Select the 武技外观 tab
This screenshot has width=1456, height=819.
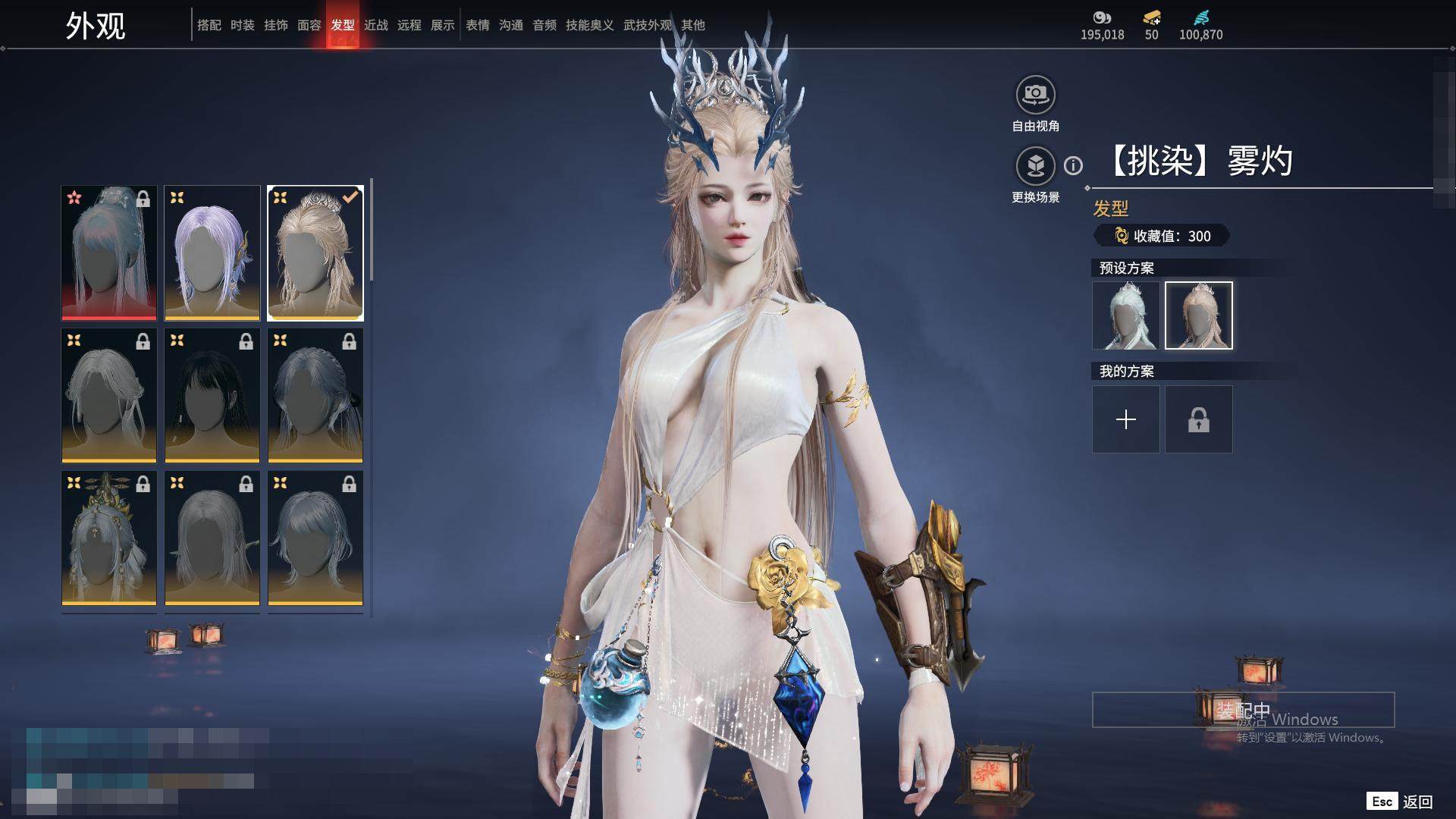coord(647,25)
